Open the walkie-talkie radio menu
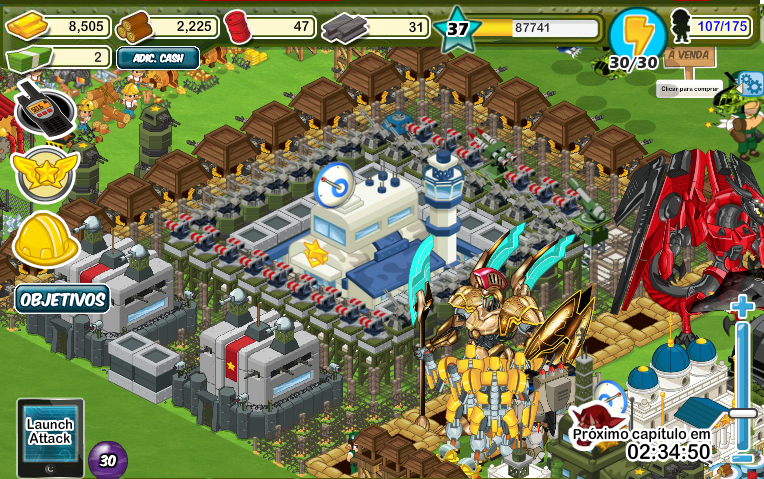Screen dimensions: 764x479 tap(44, 108)
